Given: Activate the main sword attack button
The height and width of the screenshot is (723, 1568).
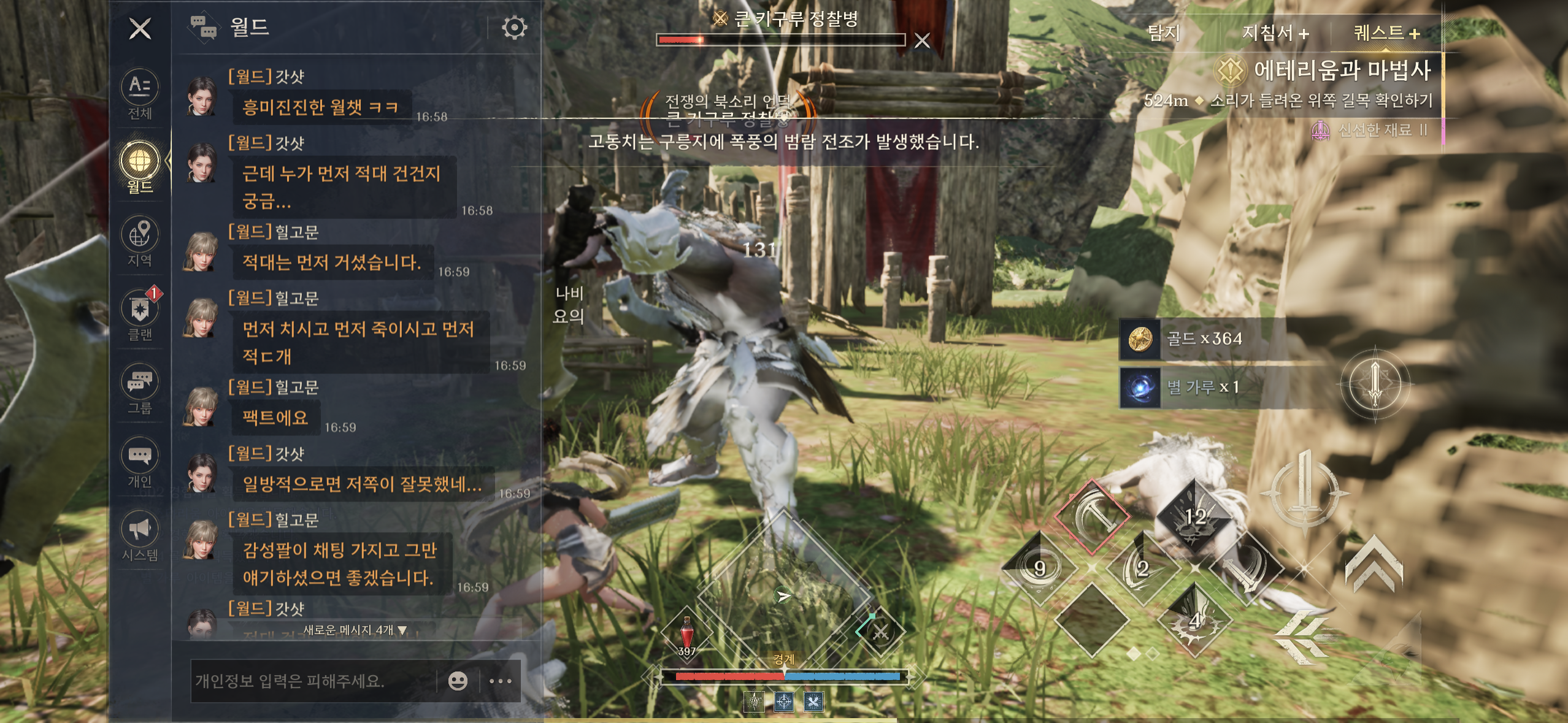Looking at the screenshot, I should click(1304, 489).
